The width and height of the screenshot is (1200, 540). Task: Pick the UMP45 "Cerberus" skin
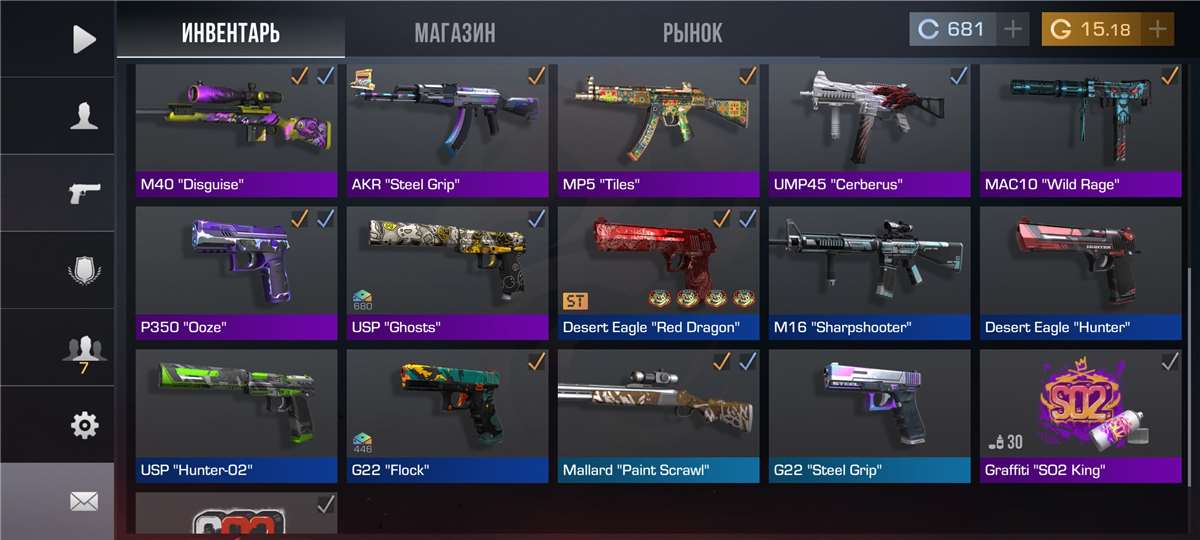click(869, 130)
